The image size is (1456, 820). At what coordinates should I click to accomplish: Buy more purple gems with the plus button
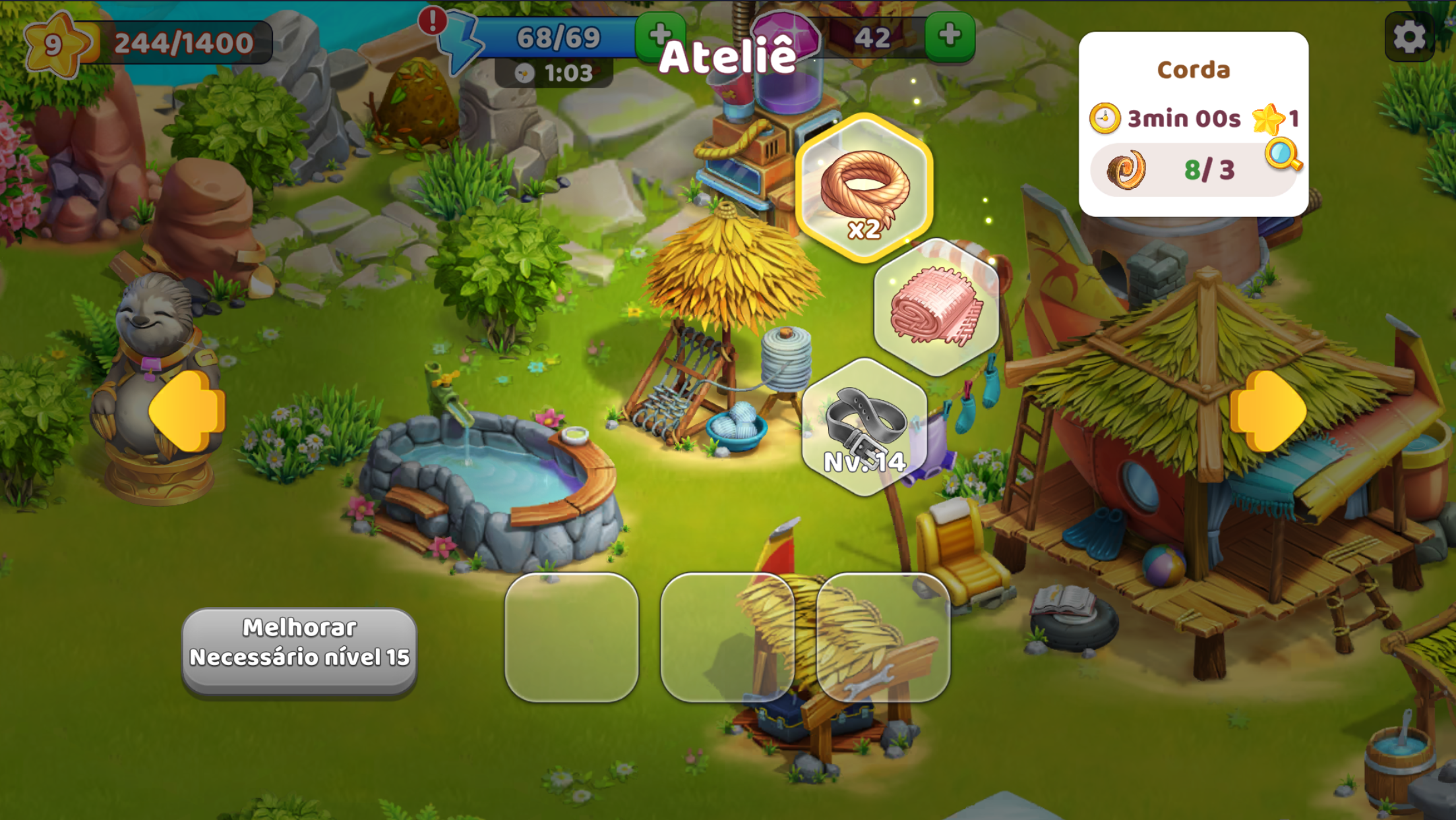point(950,36)
